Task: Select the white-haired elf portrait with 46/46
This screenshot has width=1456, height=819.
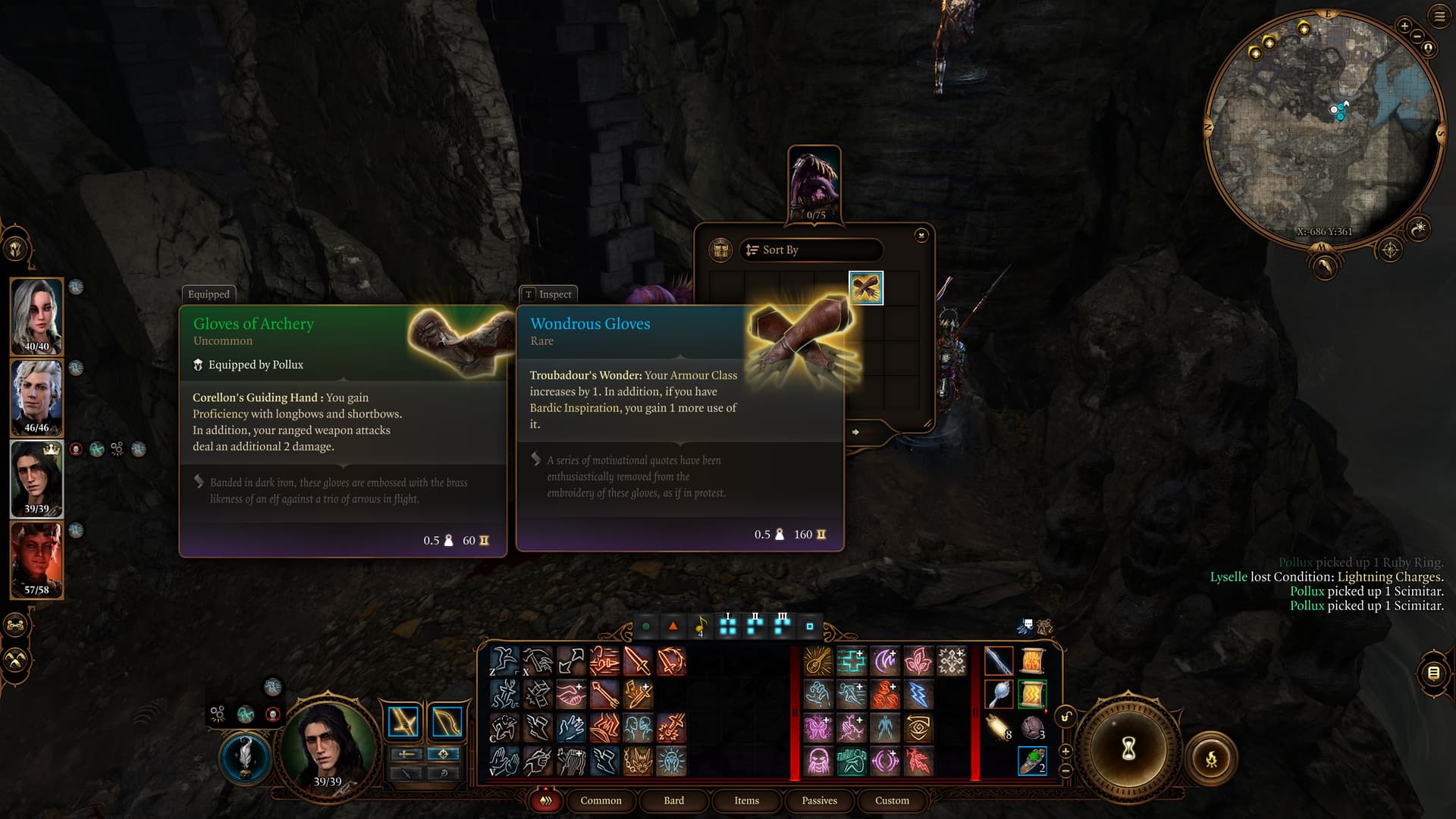Action: [x=36, y=397]
